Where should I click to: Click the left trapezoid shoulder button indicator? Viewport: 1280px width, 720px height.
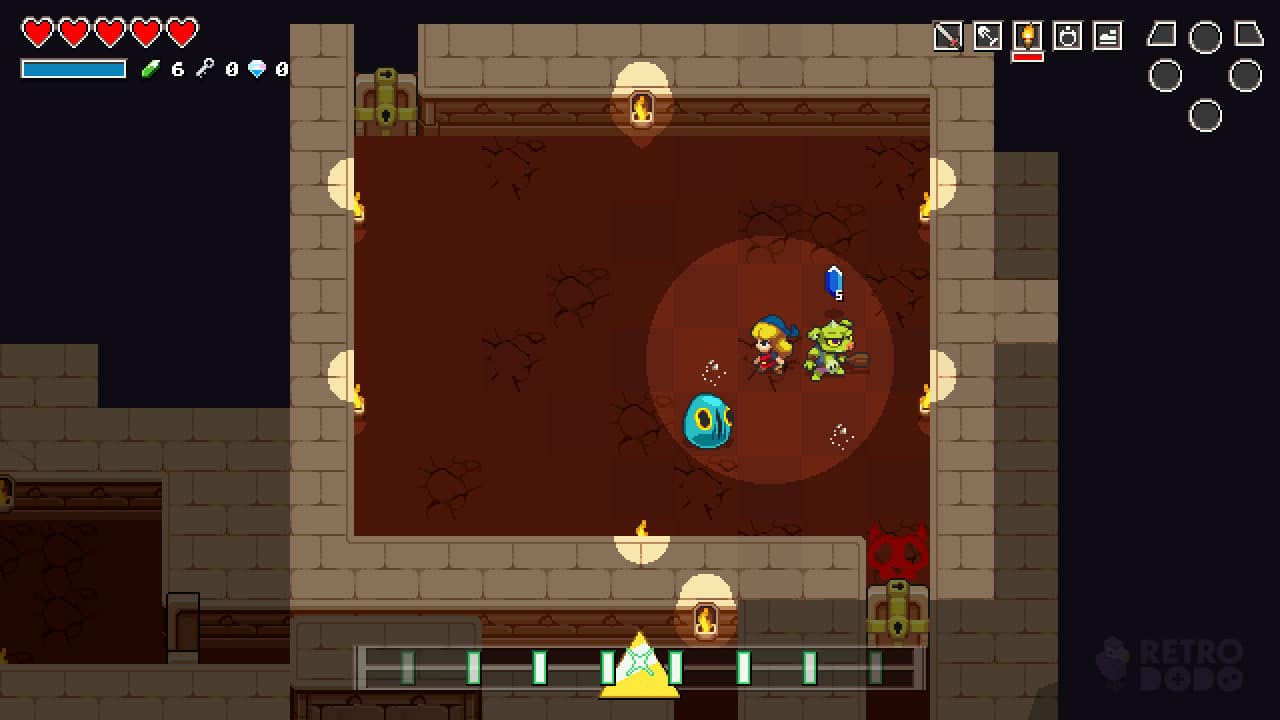click(x=1160, y=35)
